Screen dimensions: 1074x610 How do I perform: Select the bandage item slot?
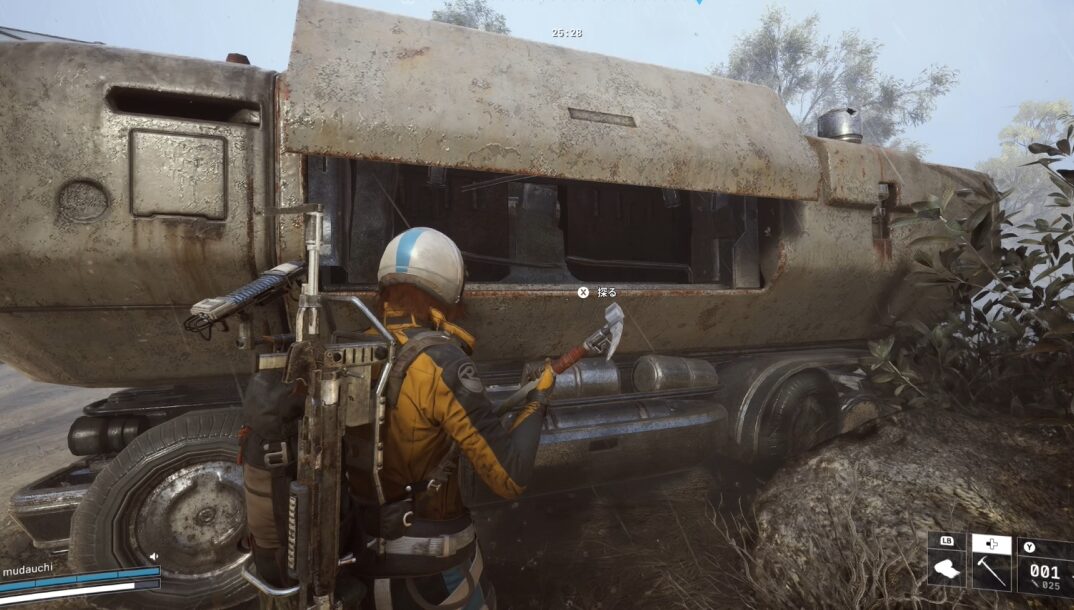(946, 571)
